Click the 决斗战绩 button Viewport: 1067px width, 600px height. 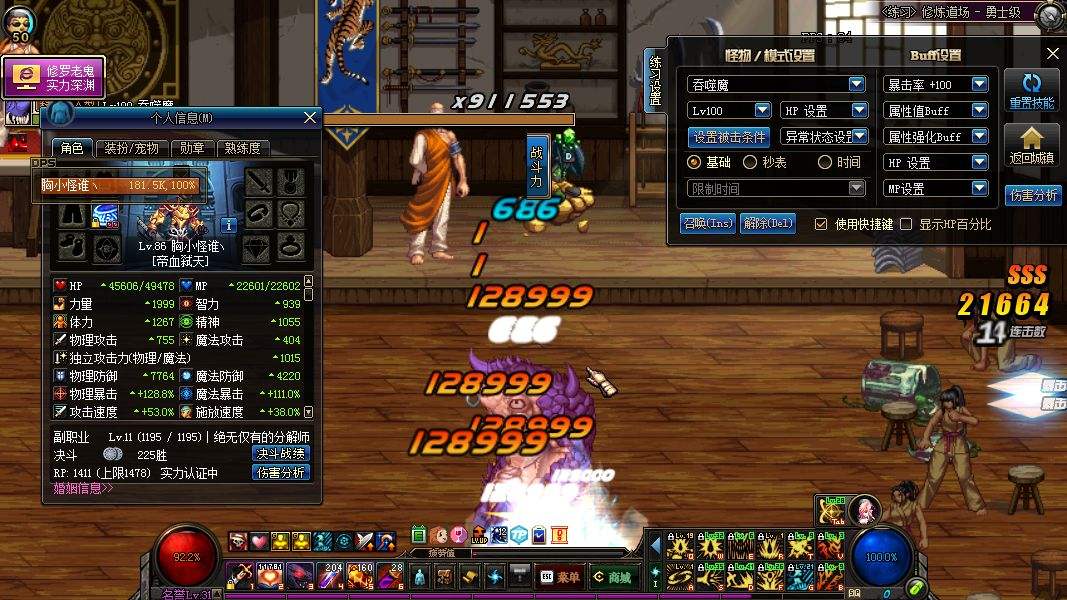point(281,453)
